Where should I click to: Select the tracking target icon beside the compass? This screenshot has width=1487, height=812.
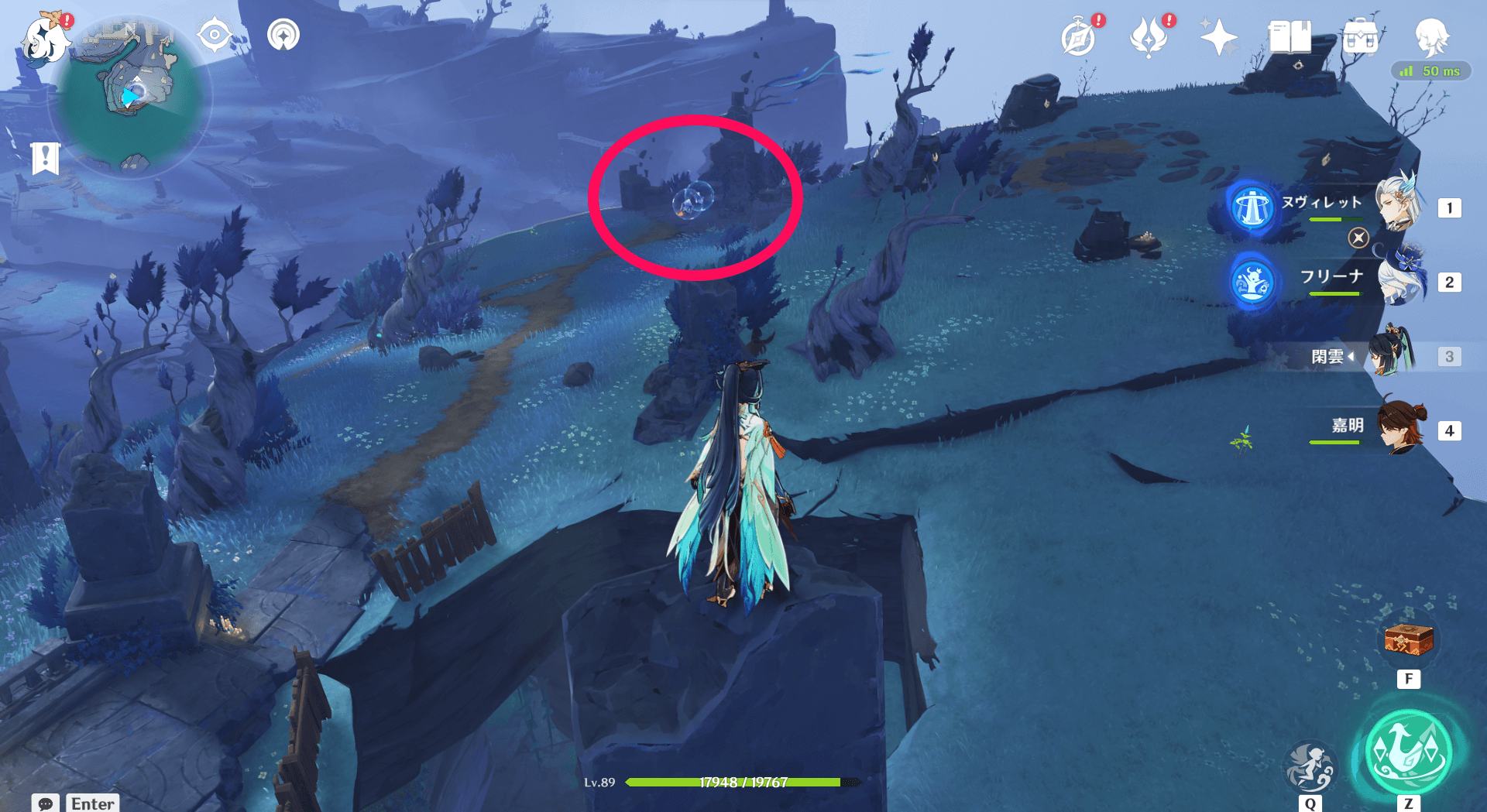tap(283, 34)
